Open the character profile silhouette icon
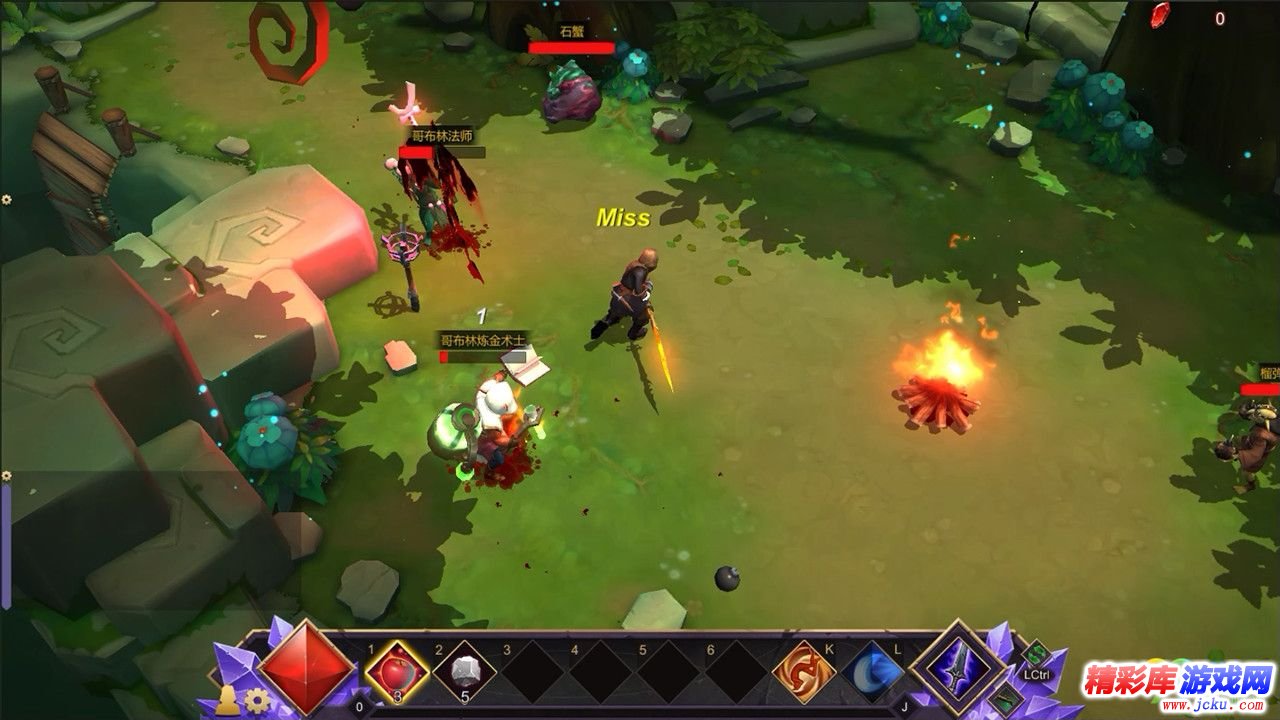 227,700
